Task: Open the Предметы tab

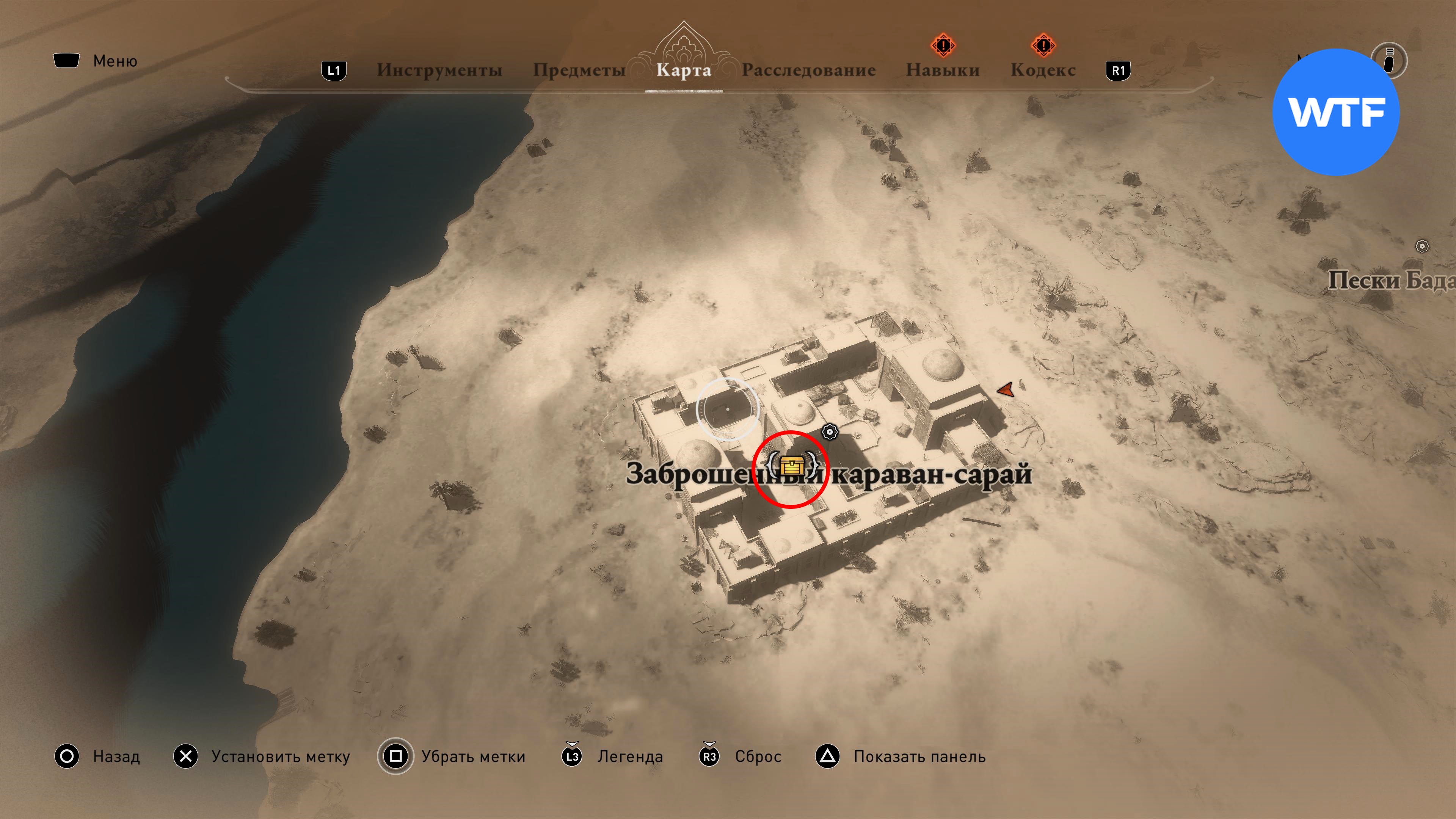Action: [579, 70]
